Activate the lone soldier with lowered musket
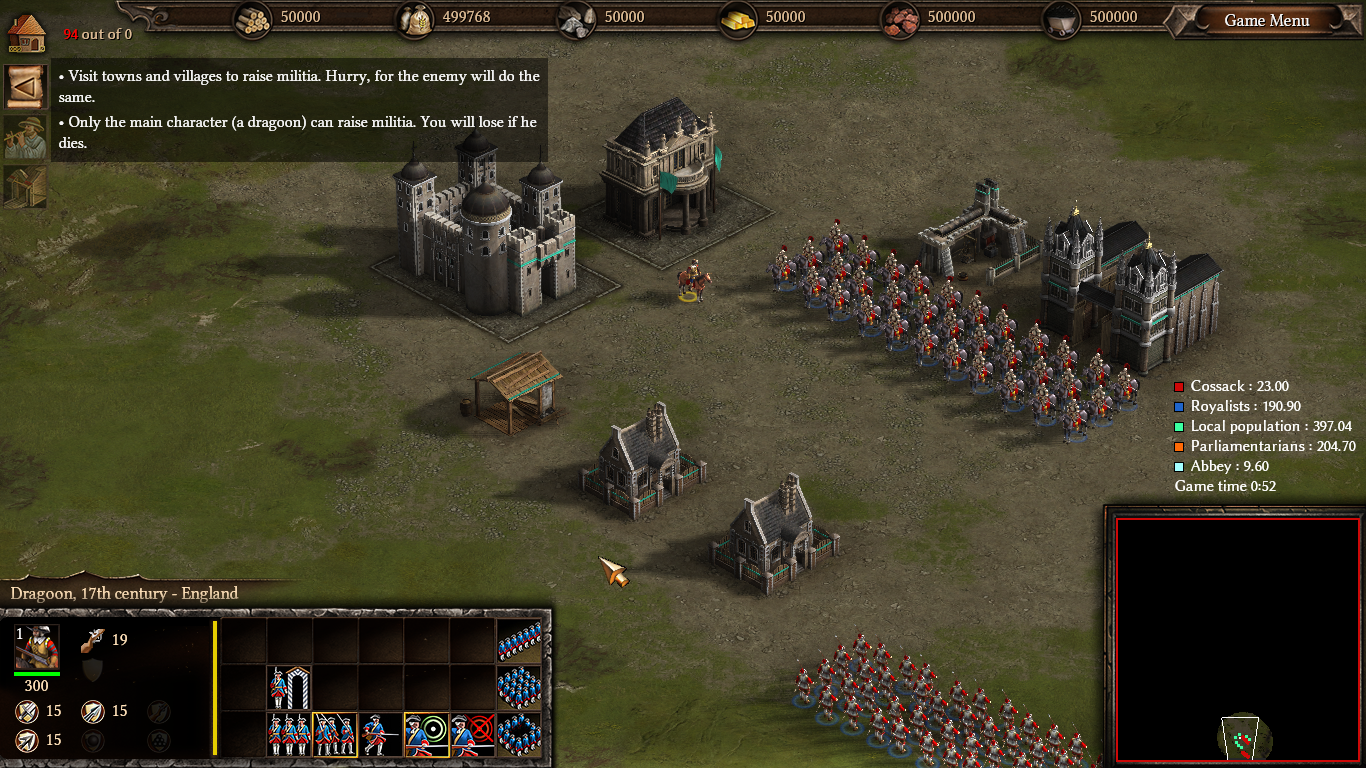 point(381,734)
